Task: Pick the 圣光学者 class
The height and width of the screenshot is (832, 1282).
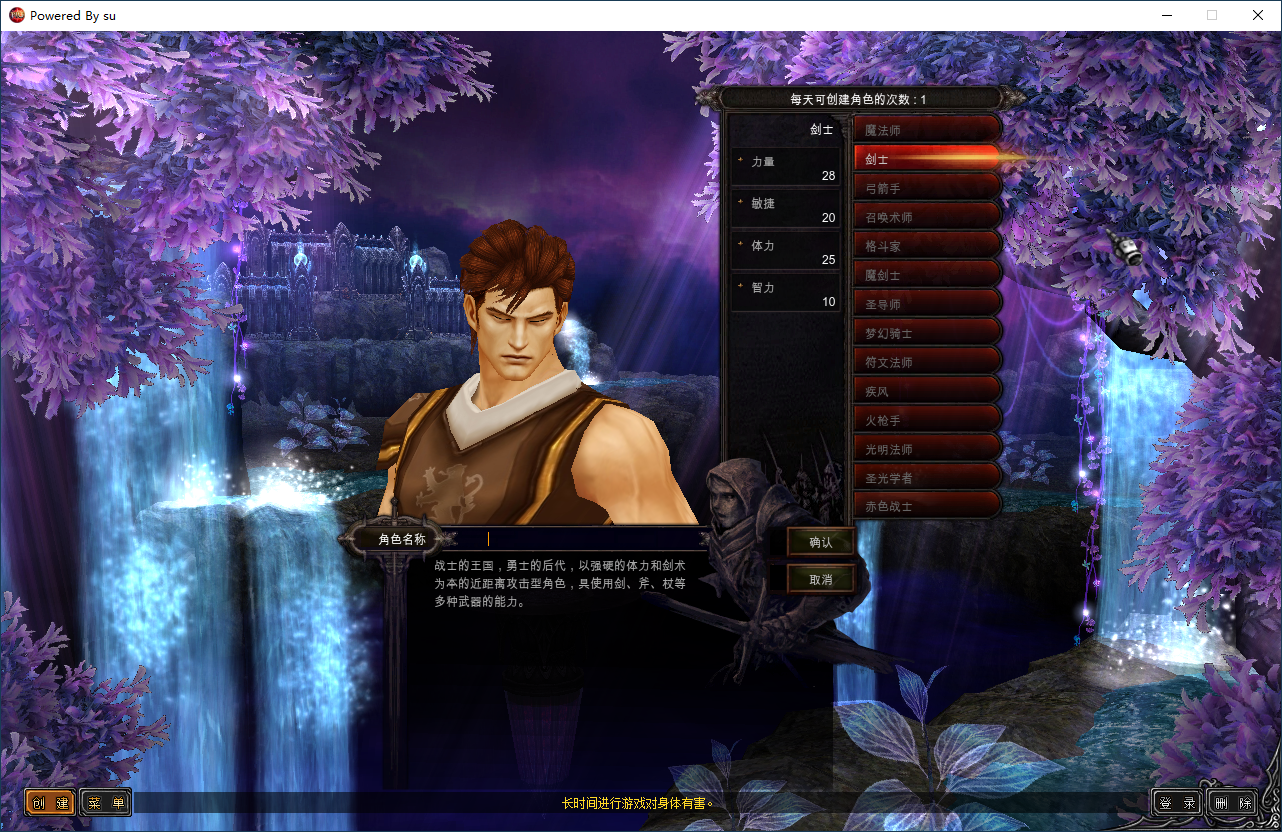Action: tap(926, 478)
